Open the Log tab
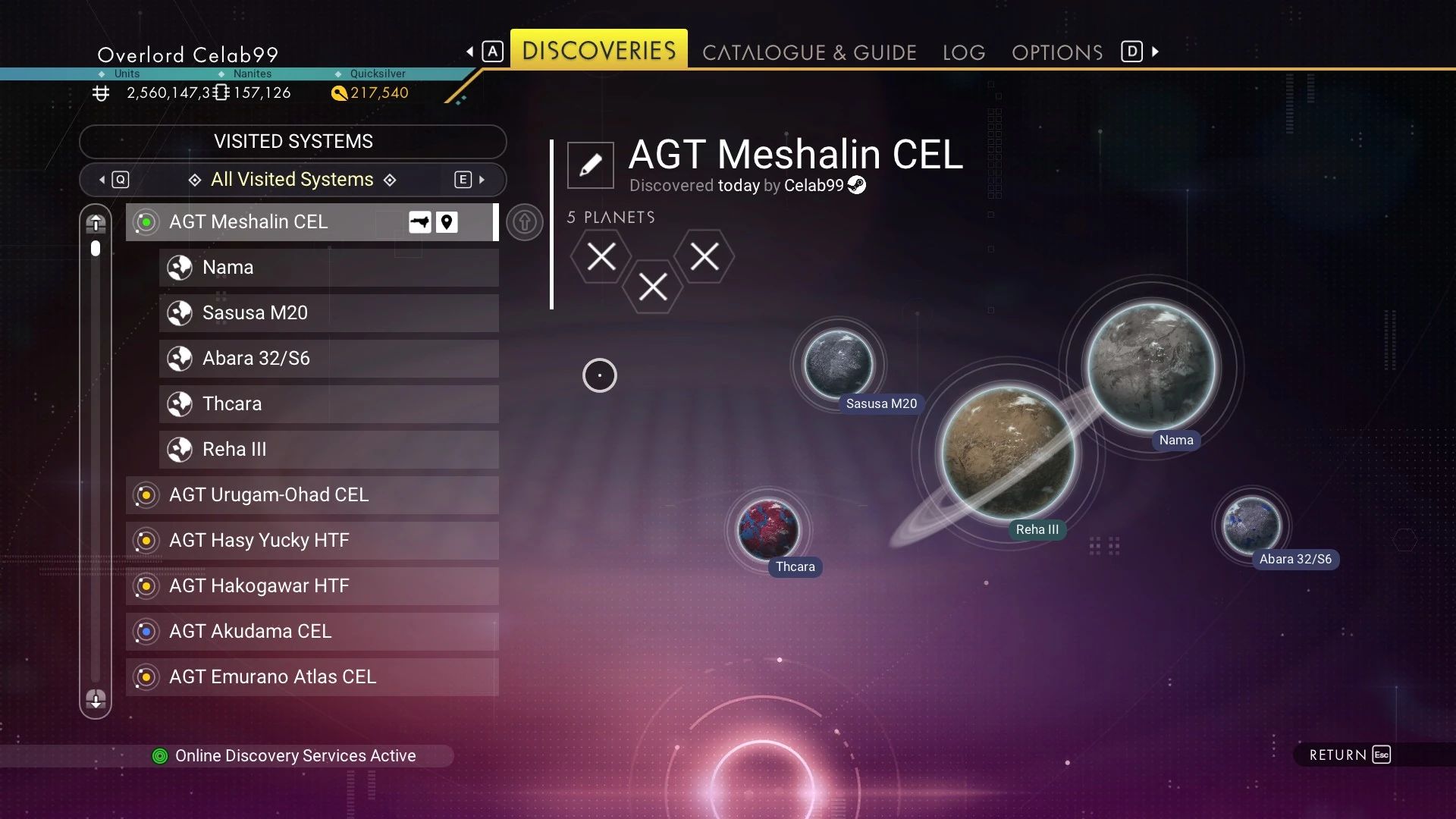 [x=964, y=52]
